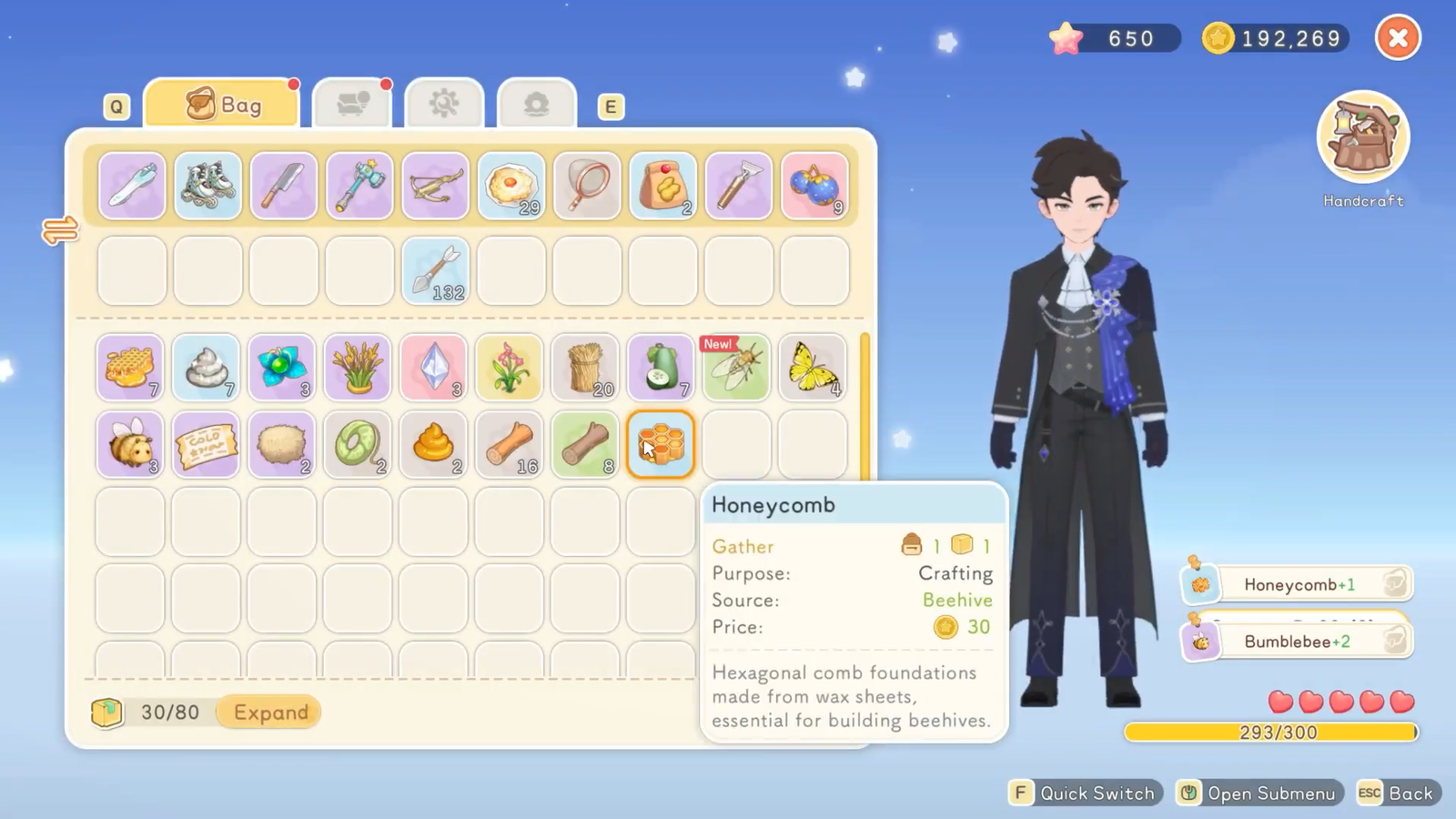
Task: Select the wheat bundle stack of 20
Action: coord(585,368)
